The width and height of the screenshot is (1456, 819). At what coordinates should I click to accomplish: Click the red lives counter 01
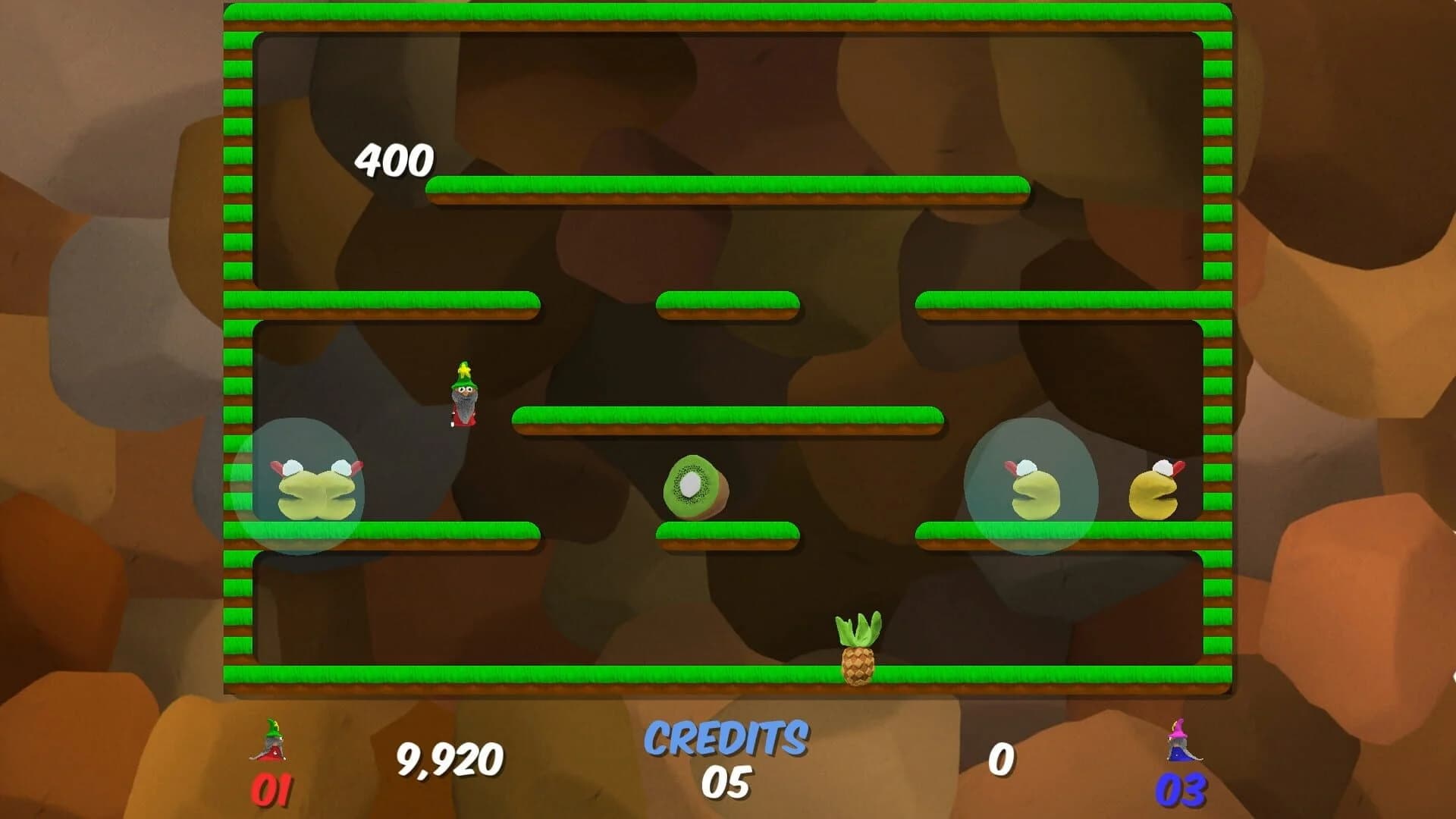tap(275, 789)
